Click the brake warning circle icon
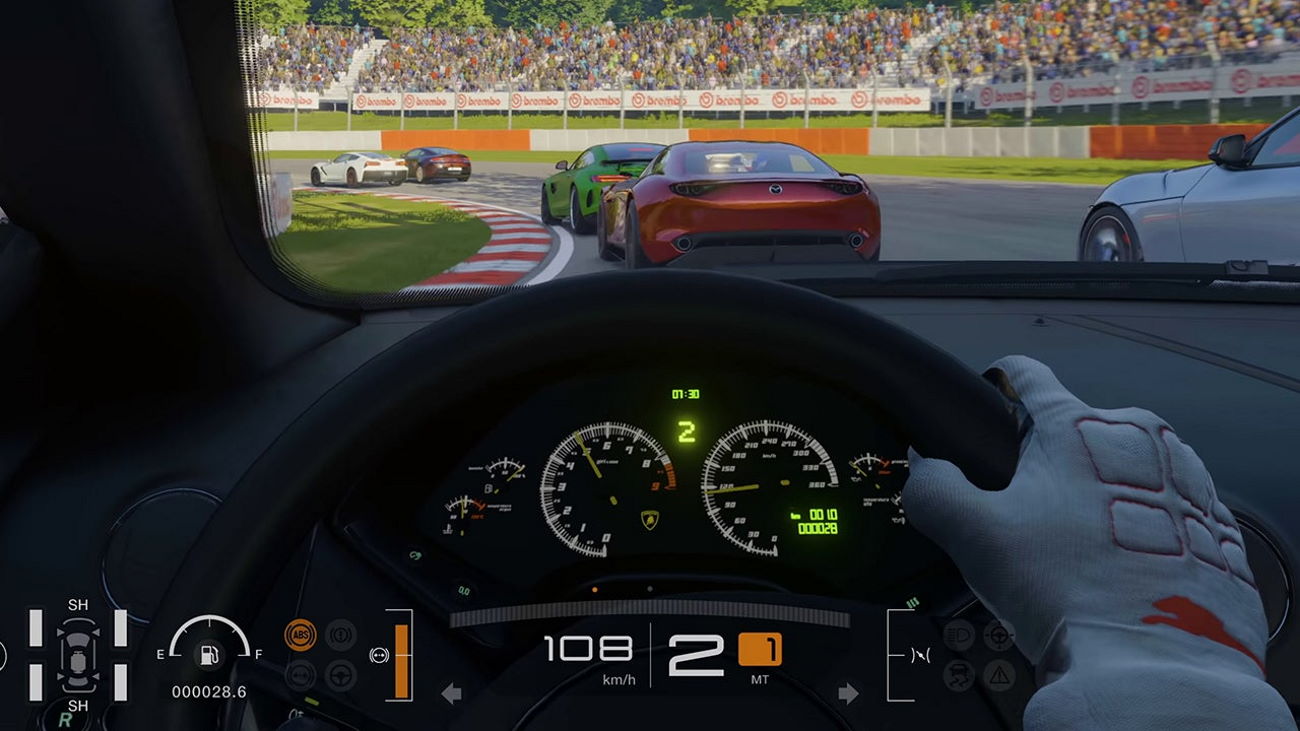Image resolution: width=1300 pixels, height=731 pixels. tap(339, 634)
